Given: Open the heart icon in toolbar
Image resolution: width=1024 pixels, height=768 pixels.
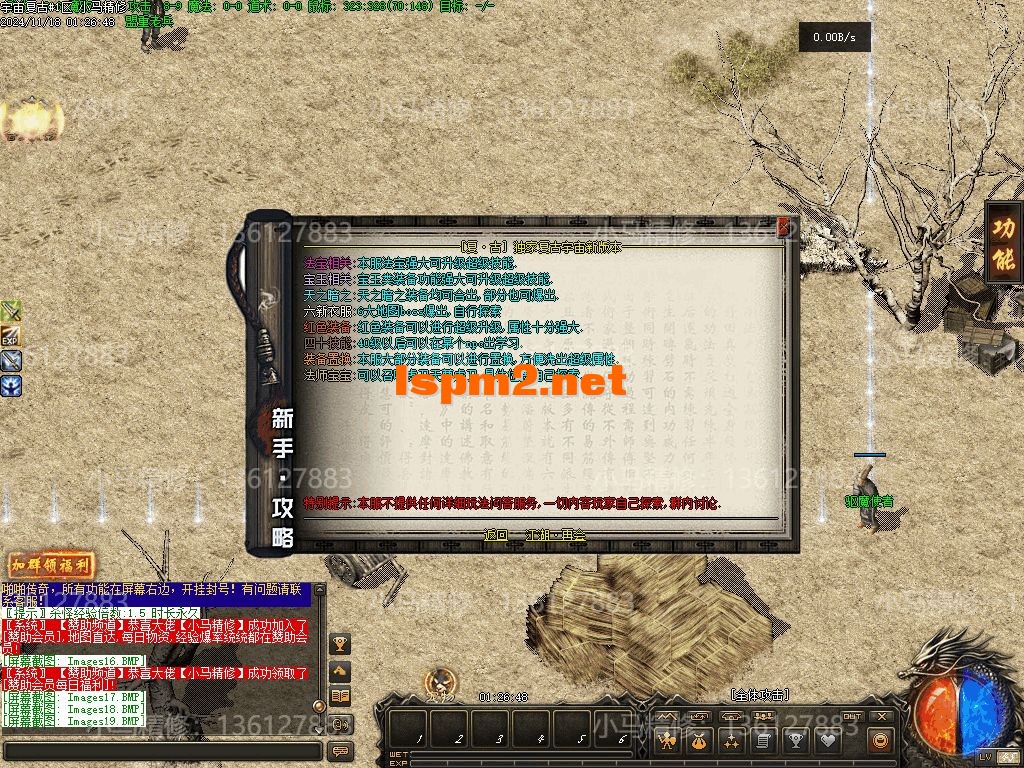Looking at the screenshot, I should (x=828, y=741).
